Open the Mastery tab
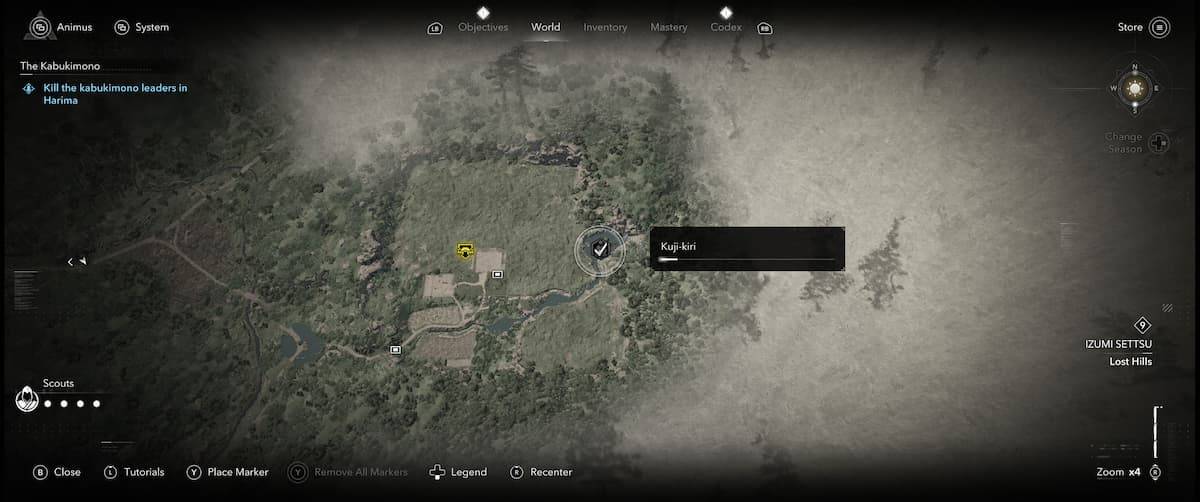 [x=668, y=27]
